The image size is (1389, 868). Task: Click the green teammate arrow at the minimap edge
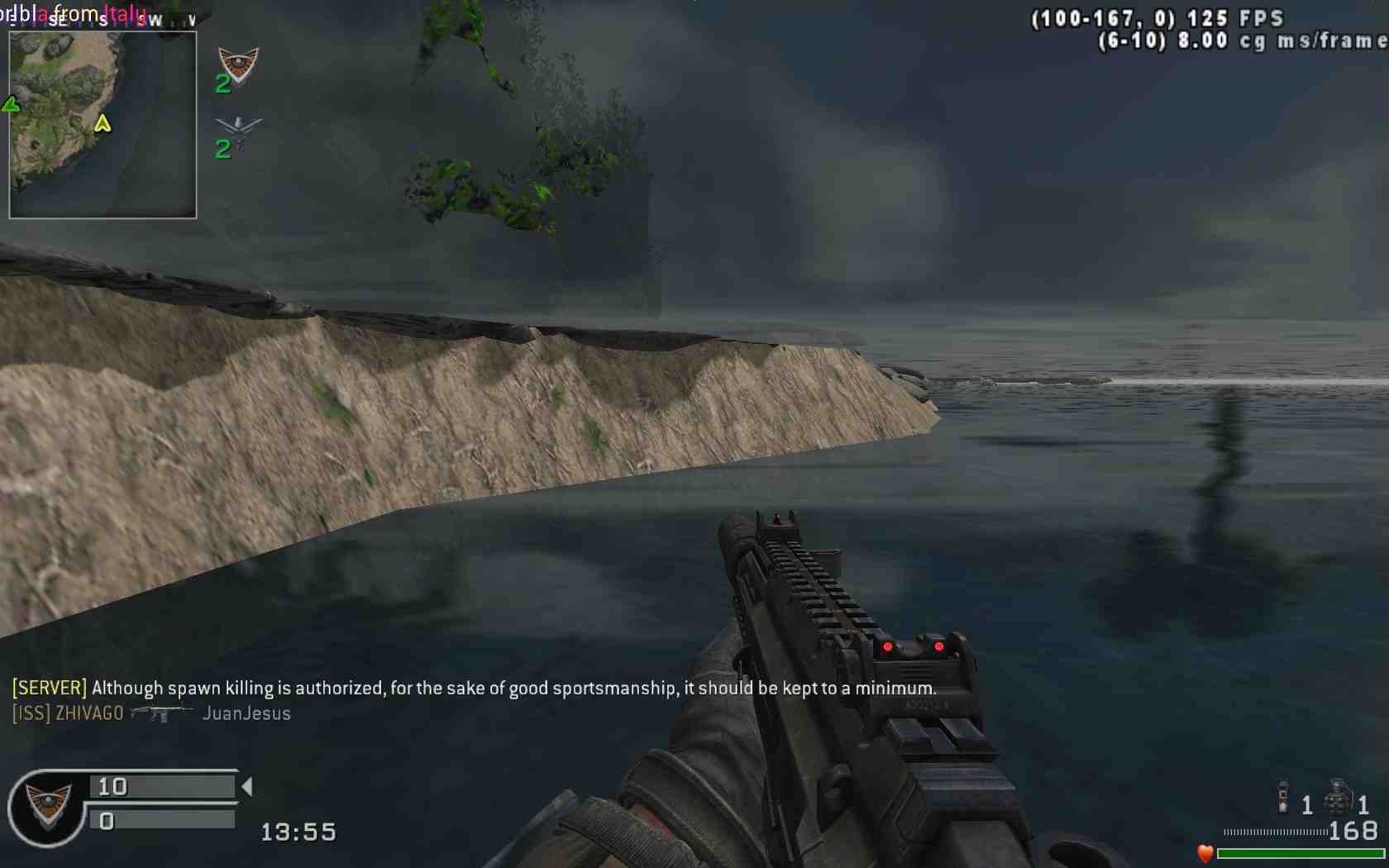11,104
